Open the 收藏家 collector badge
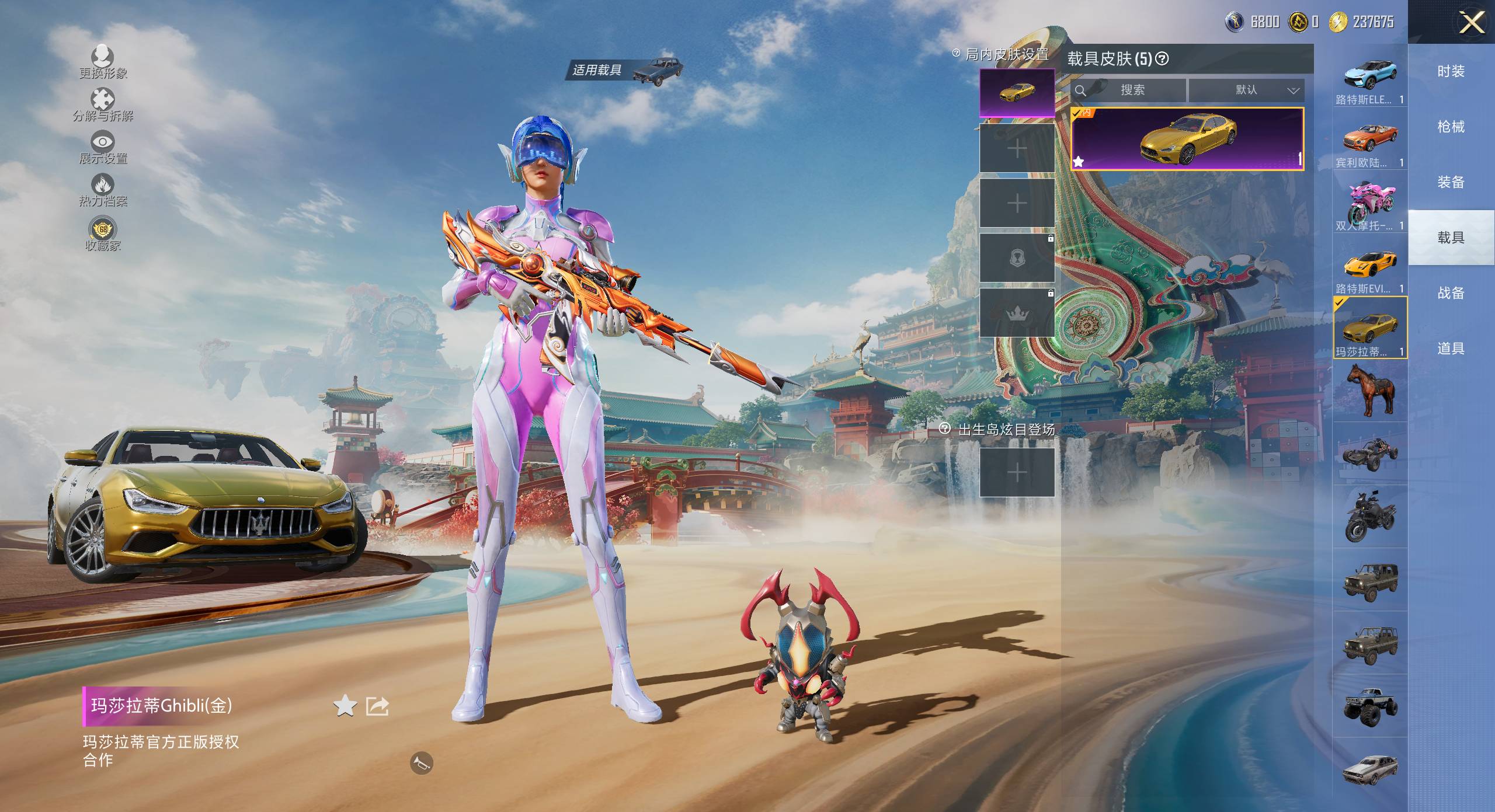Image resolution: width=1495 pixels, height=812 pixels. tap(103, 230)
